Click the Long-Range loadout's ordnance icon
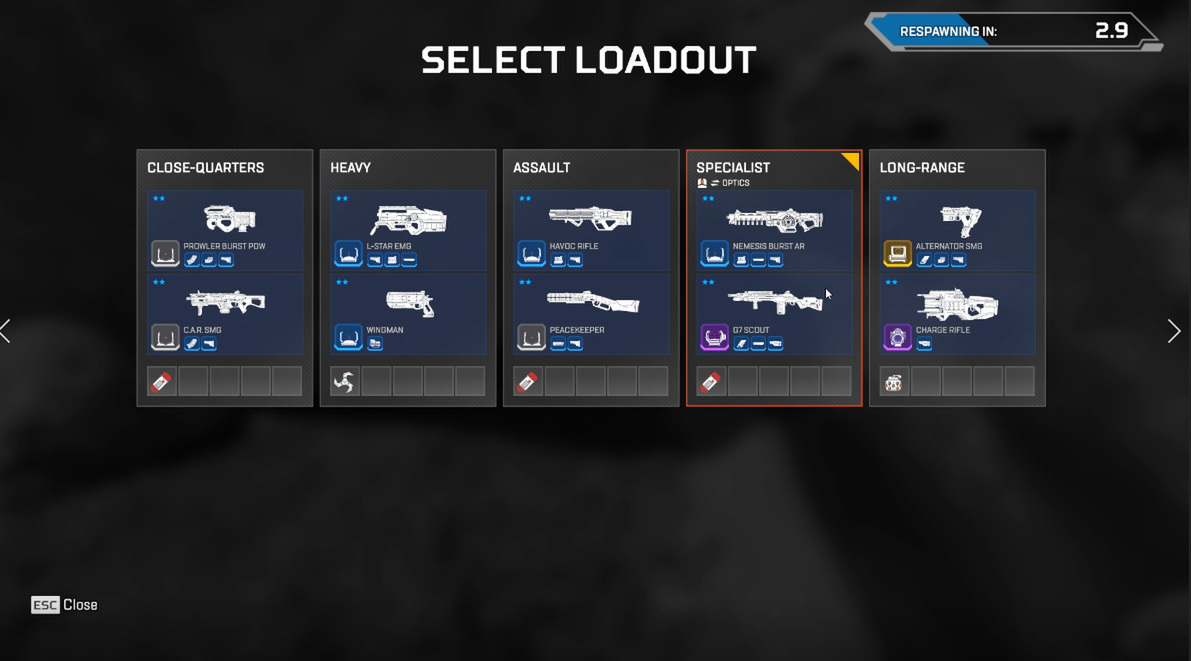 [x=894, y=382]
